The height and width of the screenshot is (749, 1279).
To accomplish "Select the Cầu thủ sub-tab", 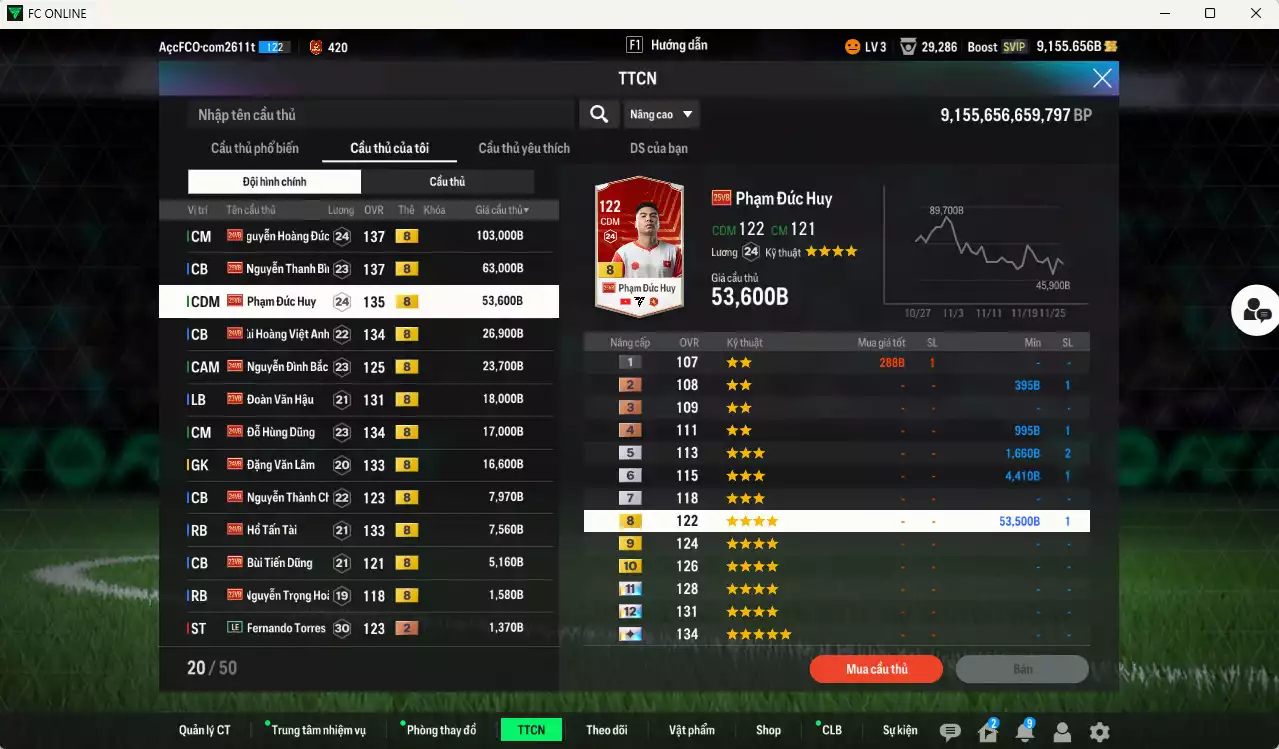I will click(447, 182).
